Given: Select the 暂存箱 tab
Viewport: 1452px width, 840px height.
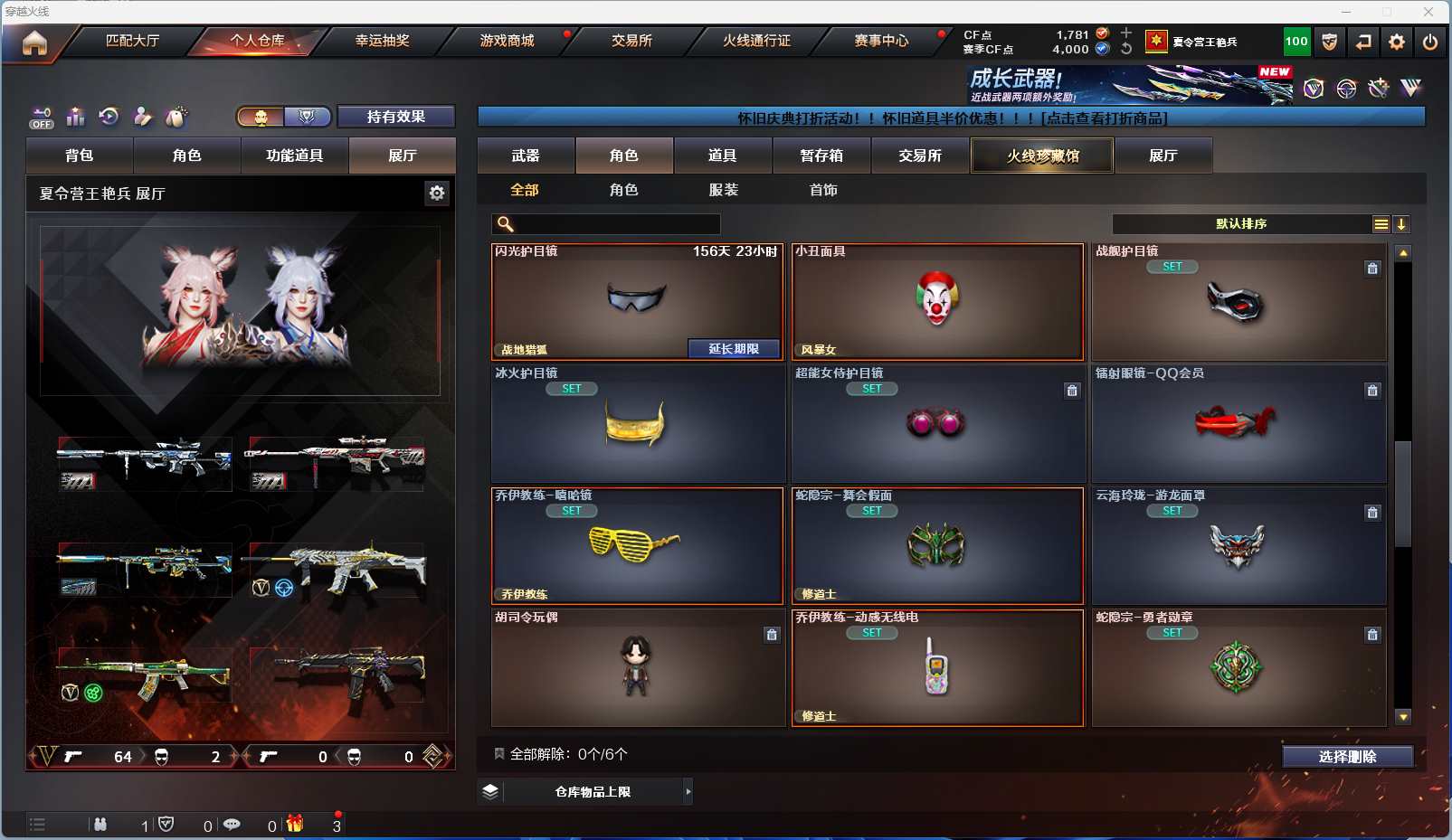Looking at the screenshot, I should coord(821,156).
